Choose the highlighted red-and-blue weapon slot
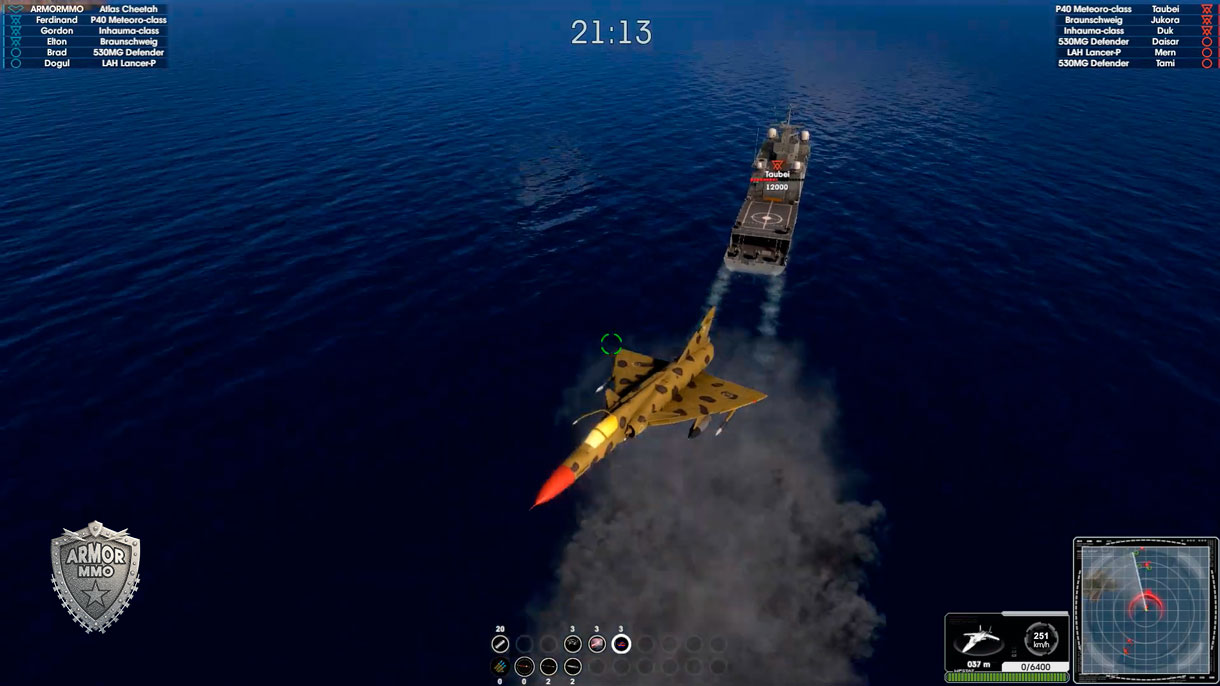 click(x=621, y=644)
